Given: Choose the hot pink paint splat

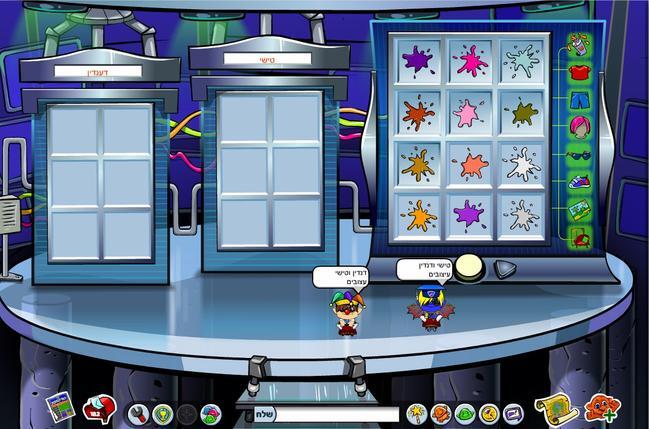Looking at the screenshot, I should pyautogui.click(x=470, y=62).
